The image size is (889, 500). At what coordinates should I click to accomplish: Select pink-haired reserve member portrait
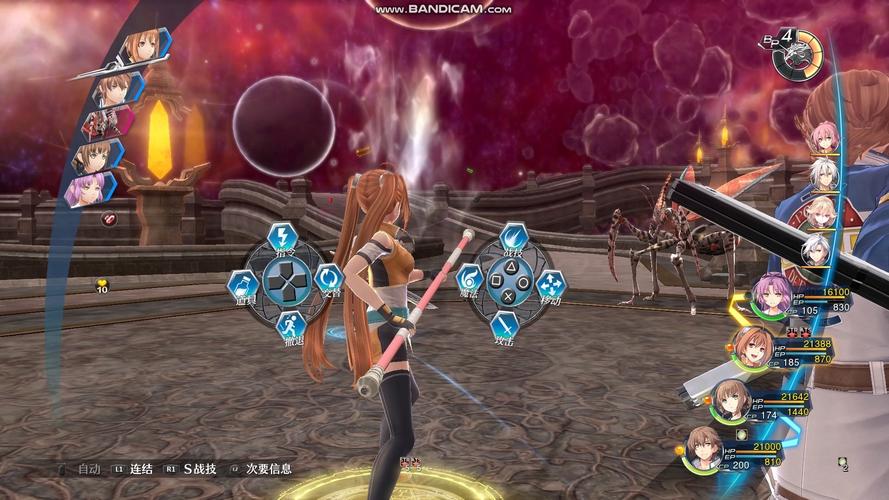(x=824, y=137)
